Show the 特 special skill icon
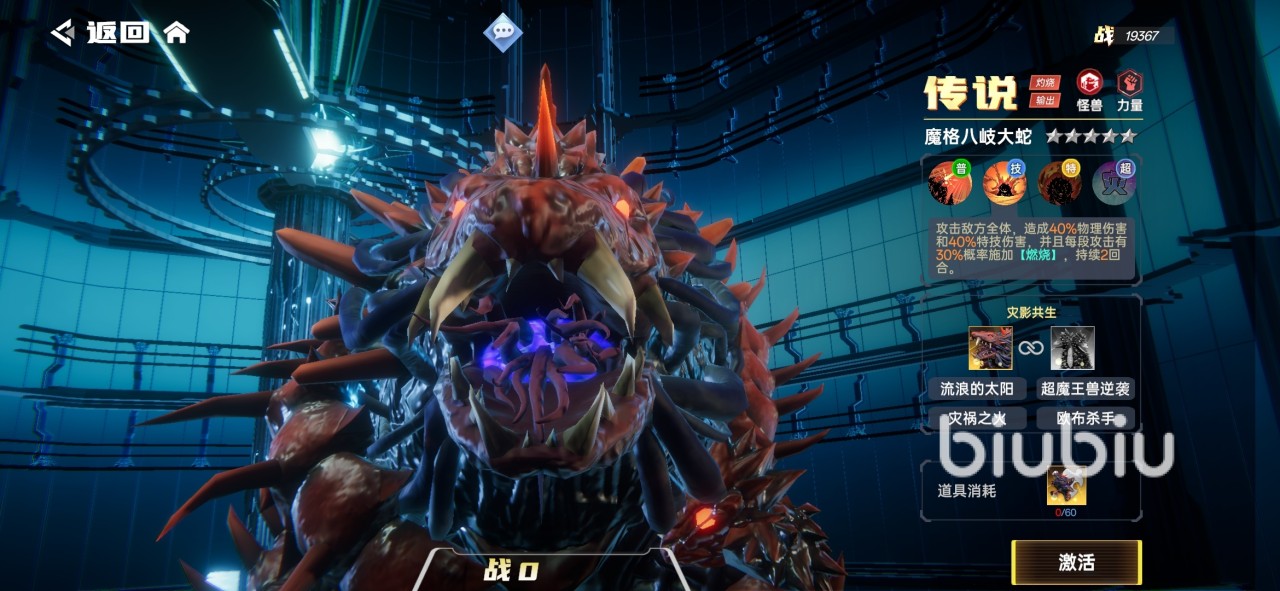1280x591 pixels. (1058, 183)
